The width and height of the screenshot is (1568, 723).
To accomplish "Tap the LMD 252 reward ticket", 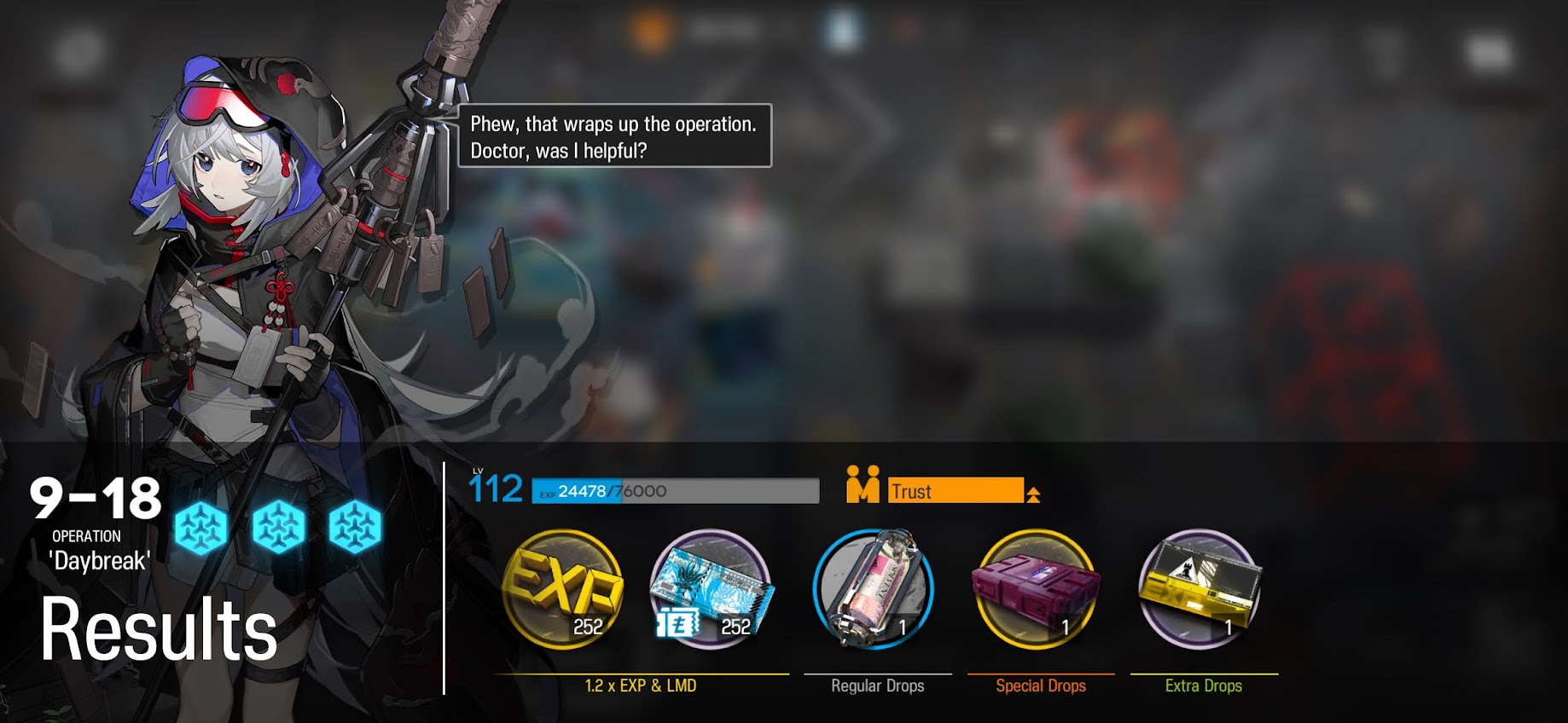I will (711, 590).
